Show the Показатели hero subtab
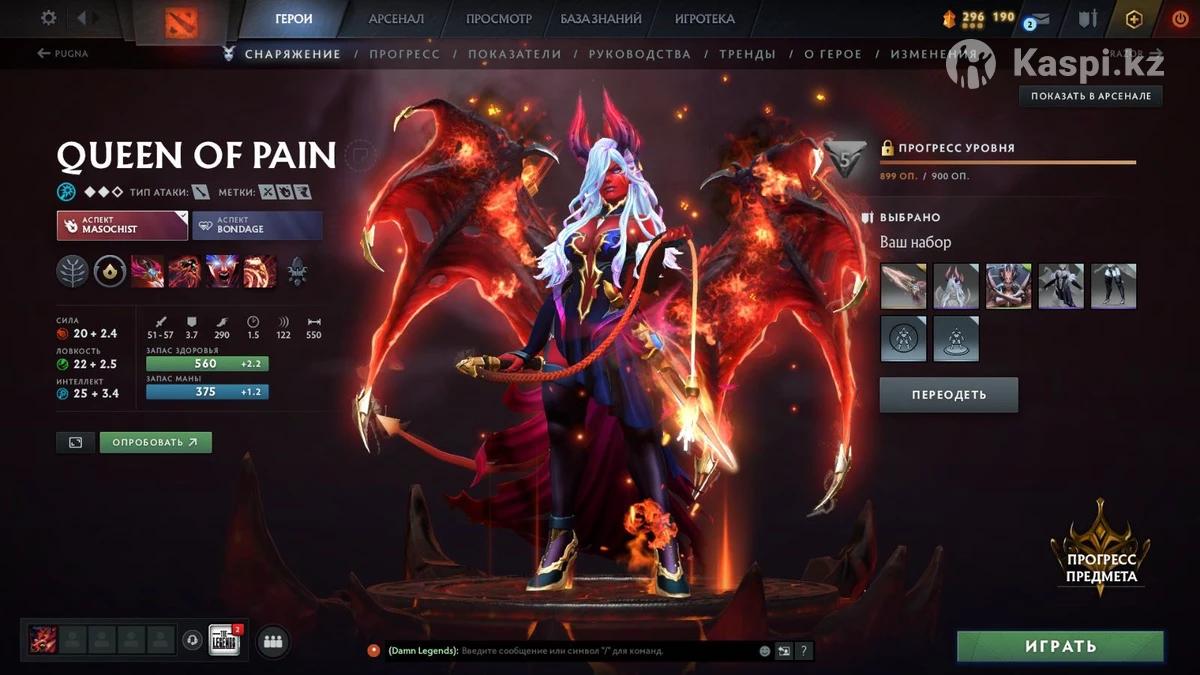 [514, 54]
